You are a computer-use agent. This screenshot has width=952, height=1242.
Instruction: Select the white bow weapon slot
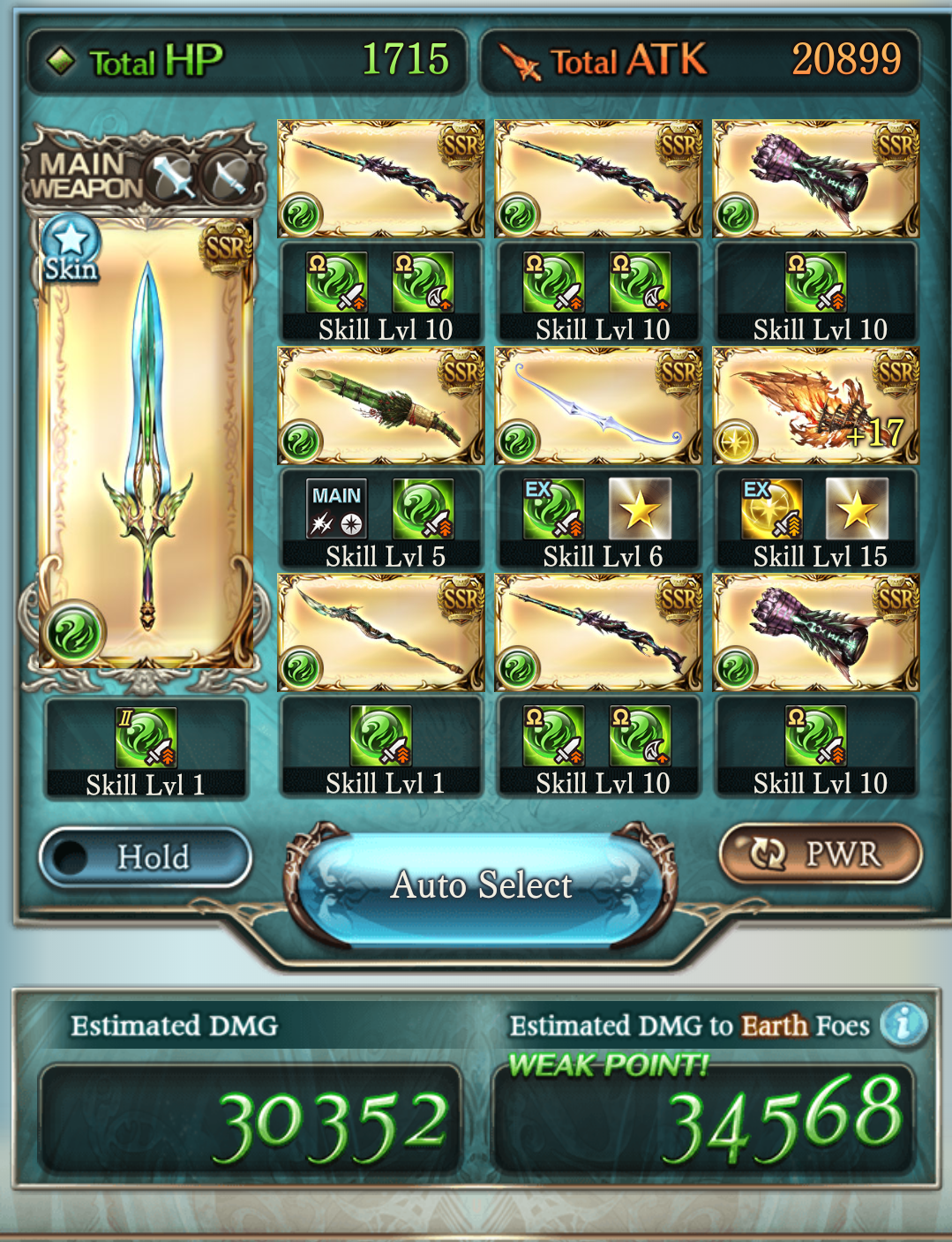[598, 406]
